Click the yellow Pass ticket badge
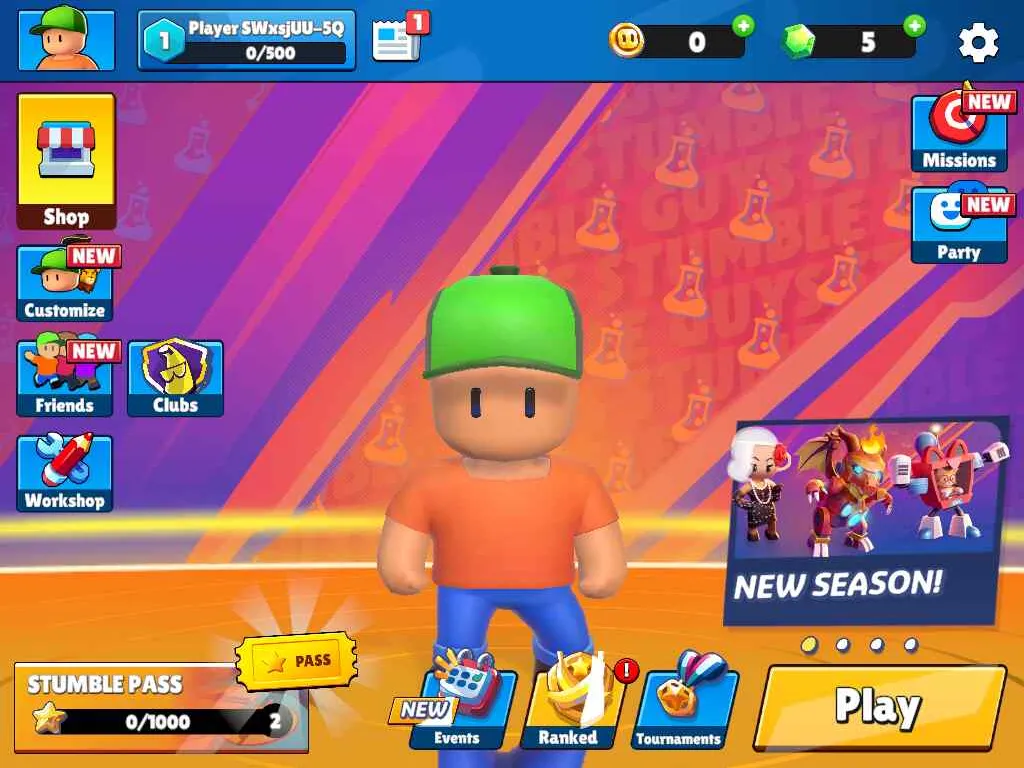Screen dimensions: 1024x768 click(297, 661)
